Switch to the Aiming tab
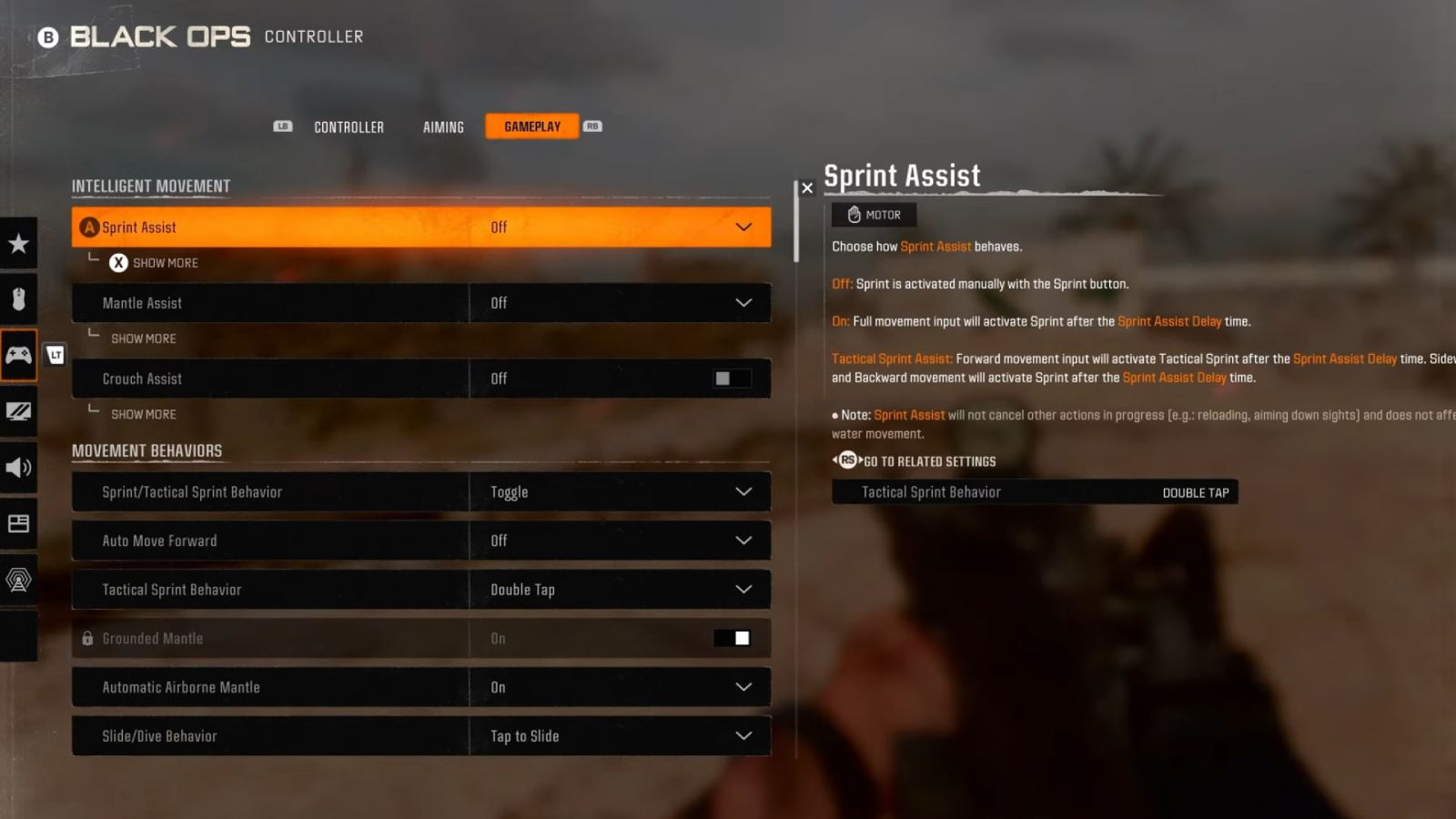1456x819 pixels. point(442,126)
